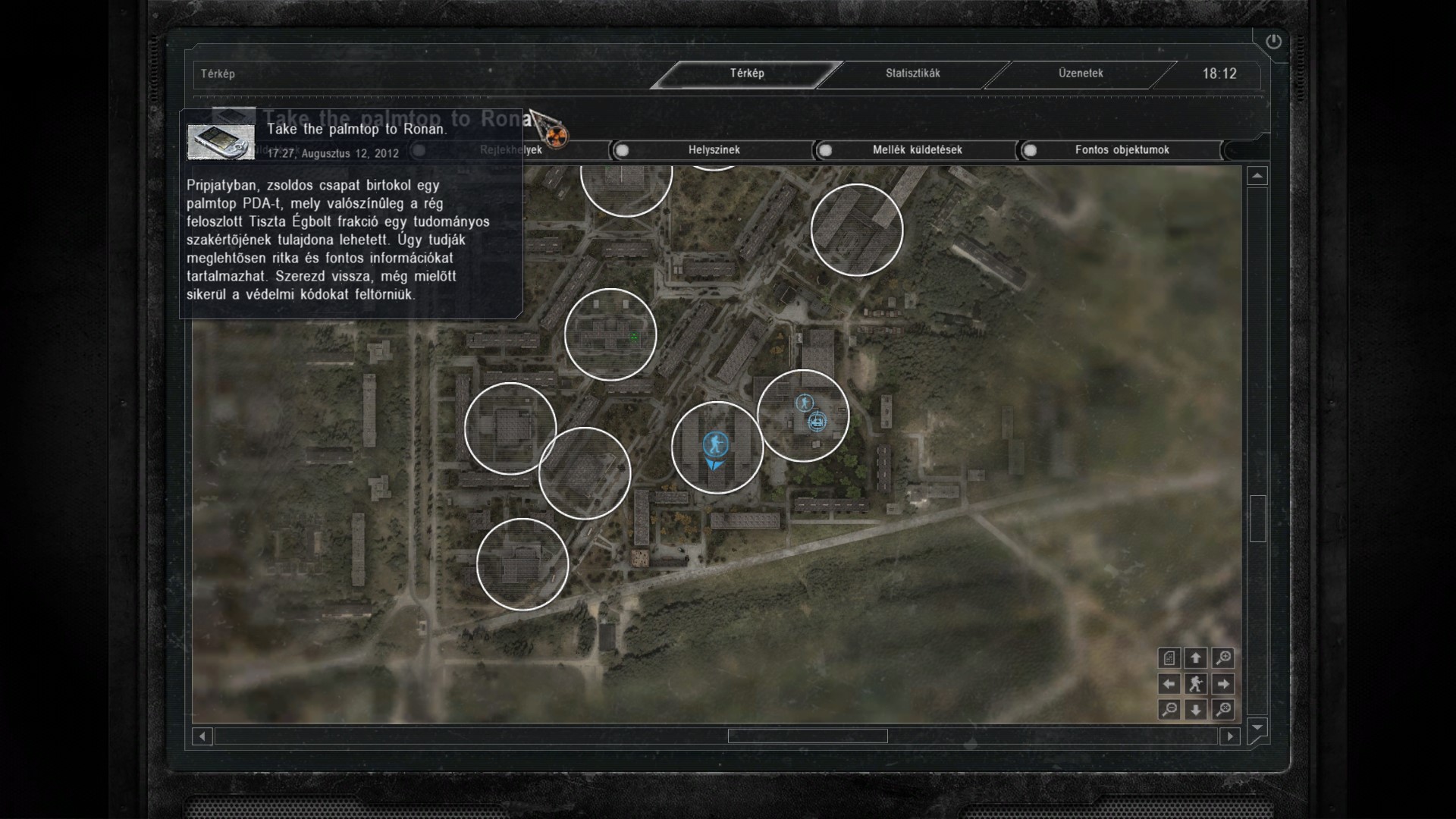
Task: Click the horizontal scrollbar's left arrow
Action: pyautogui.click(x=202, y=736)
